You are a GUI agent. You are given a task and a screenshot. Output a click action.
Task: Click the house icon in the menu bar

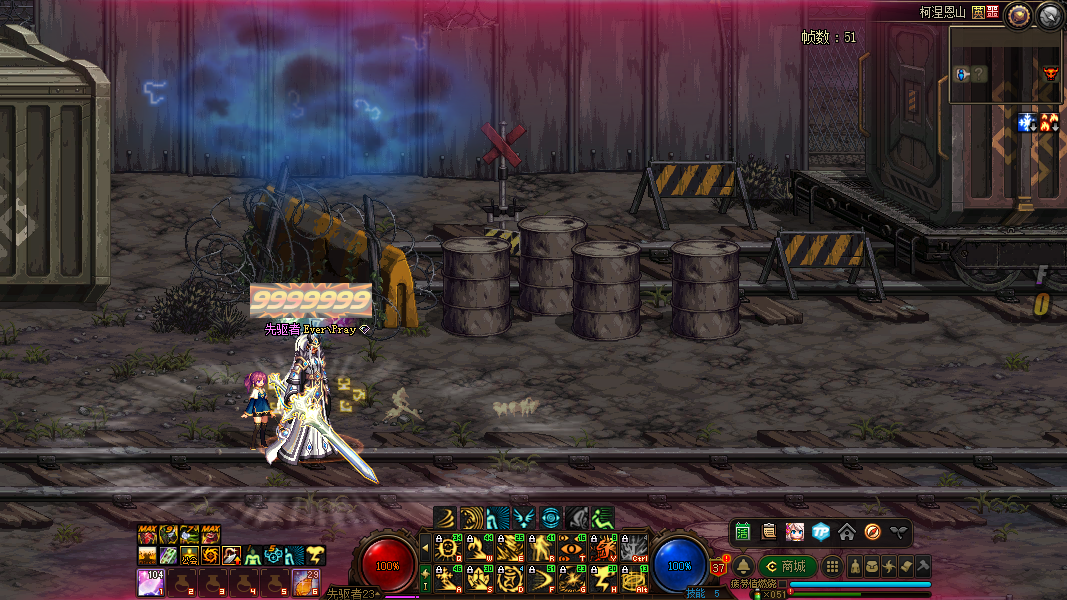(847, 531)
